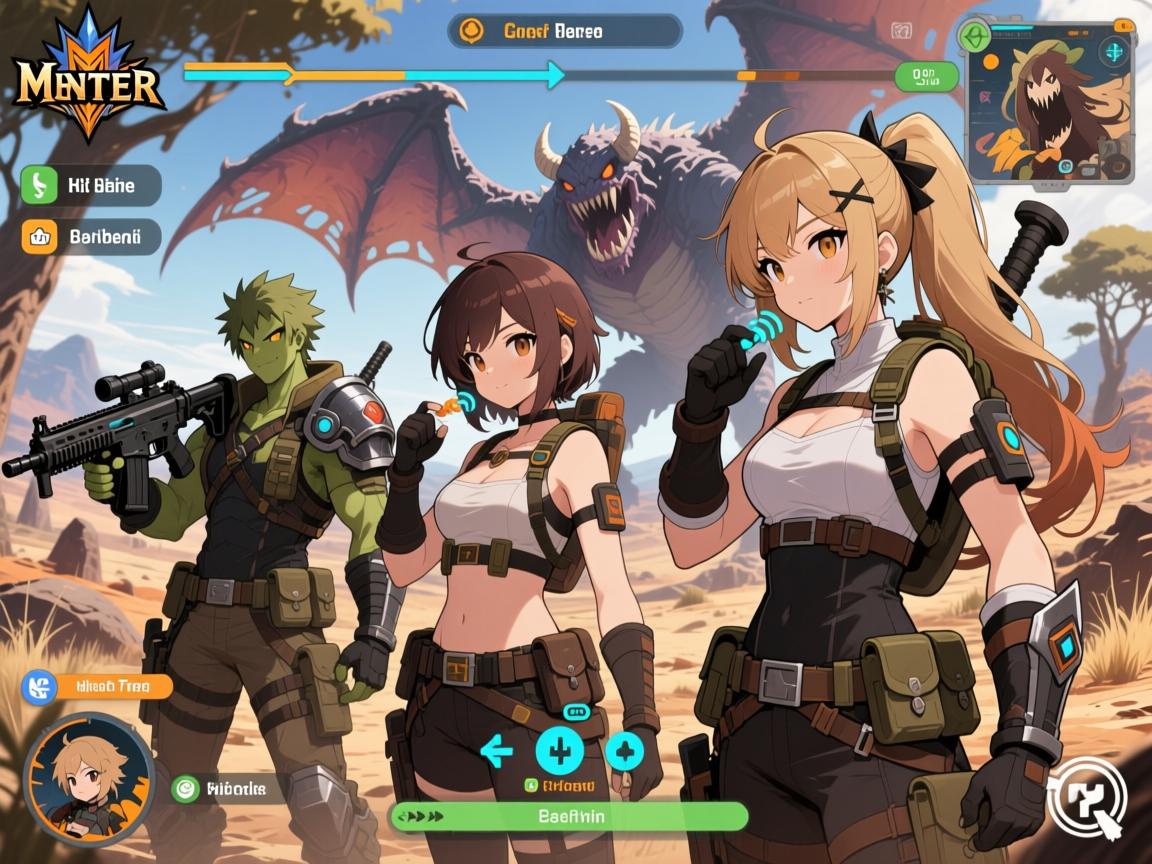Activate the large cyan plus button
Viewport: 1152px width, 864px height.
(x=560, y=751)
